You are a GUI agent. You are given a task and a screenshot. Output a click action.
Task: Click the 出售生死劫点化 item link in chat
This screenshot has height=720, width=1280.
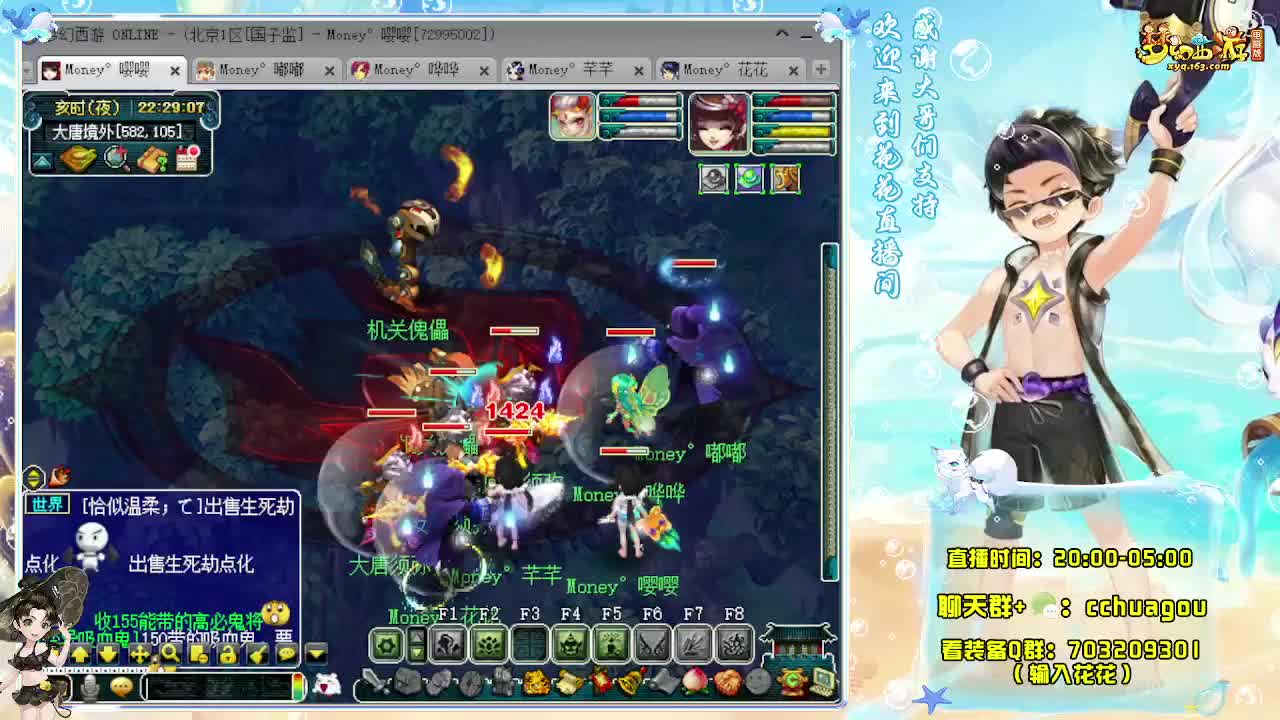pyautogui.click(x=192, y=563)
